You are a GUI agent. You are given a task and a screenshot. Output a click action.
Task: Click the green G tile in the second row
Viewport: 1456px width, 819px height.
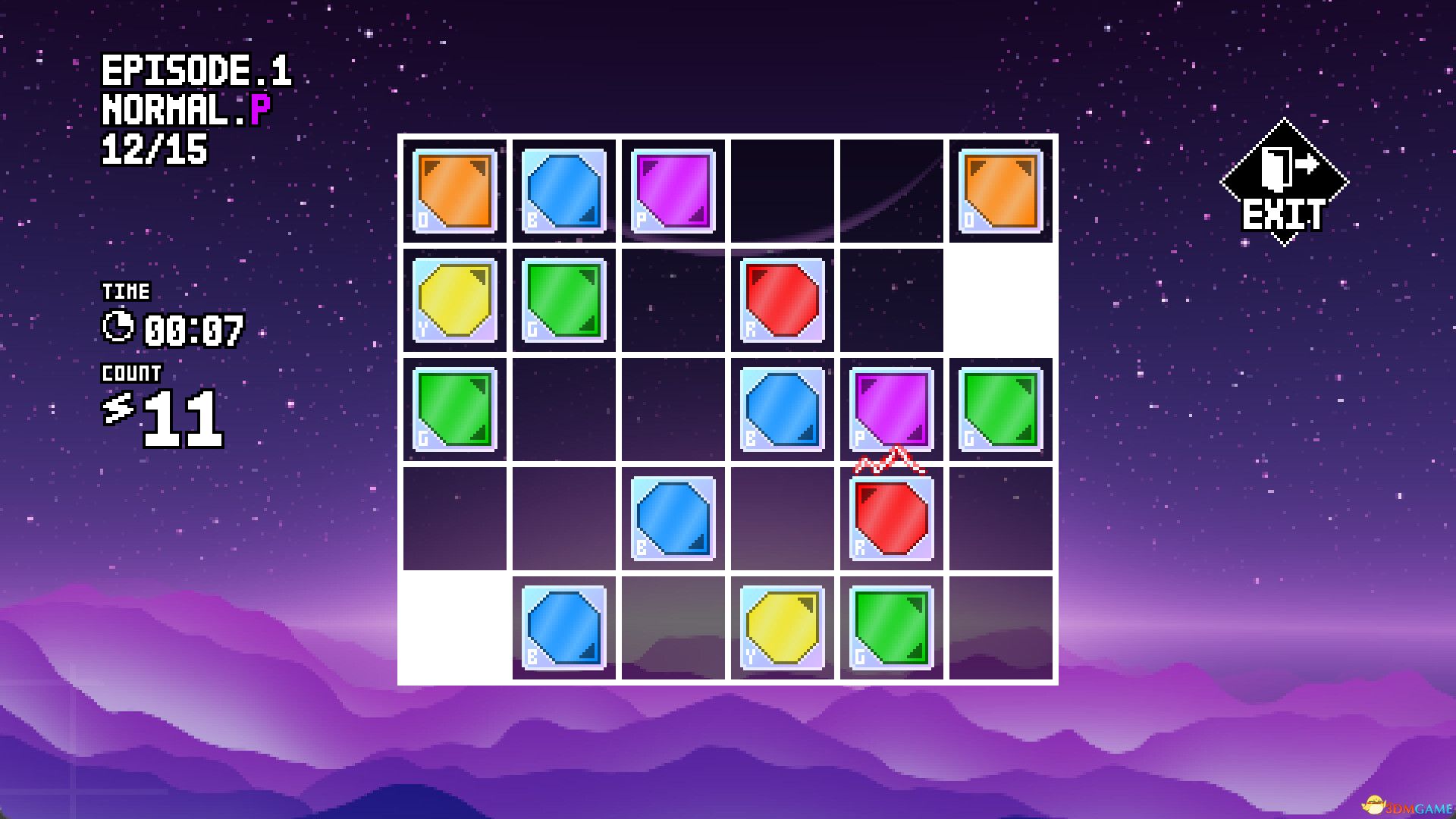pos(563,299)
